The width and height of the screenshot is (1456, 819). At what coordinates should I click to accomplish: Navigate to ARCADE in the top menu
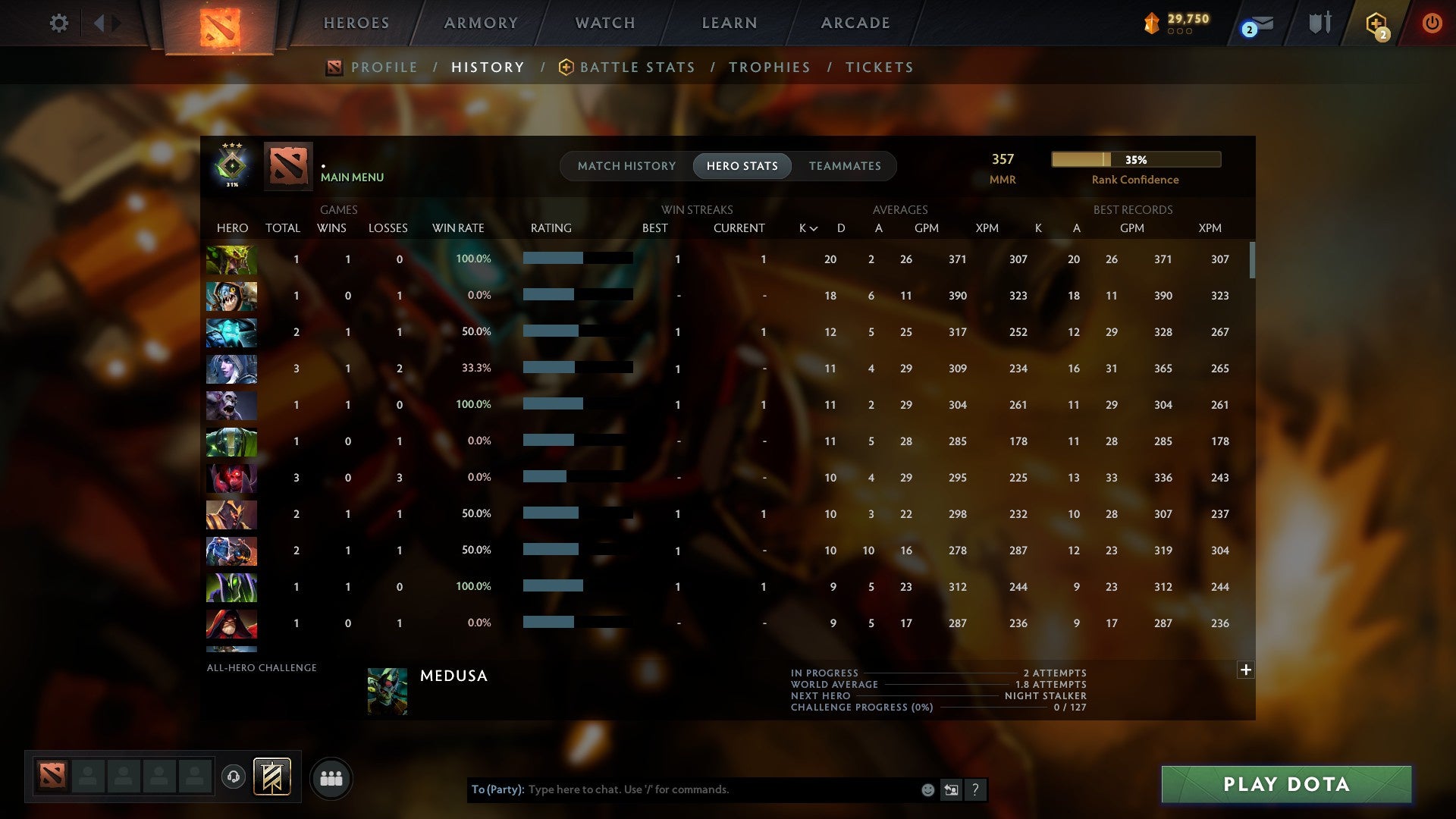coord(854,23)
